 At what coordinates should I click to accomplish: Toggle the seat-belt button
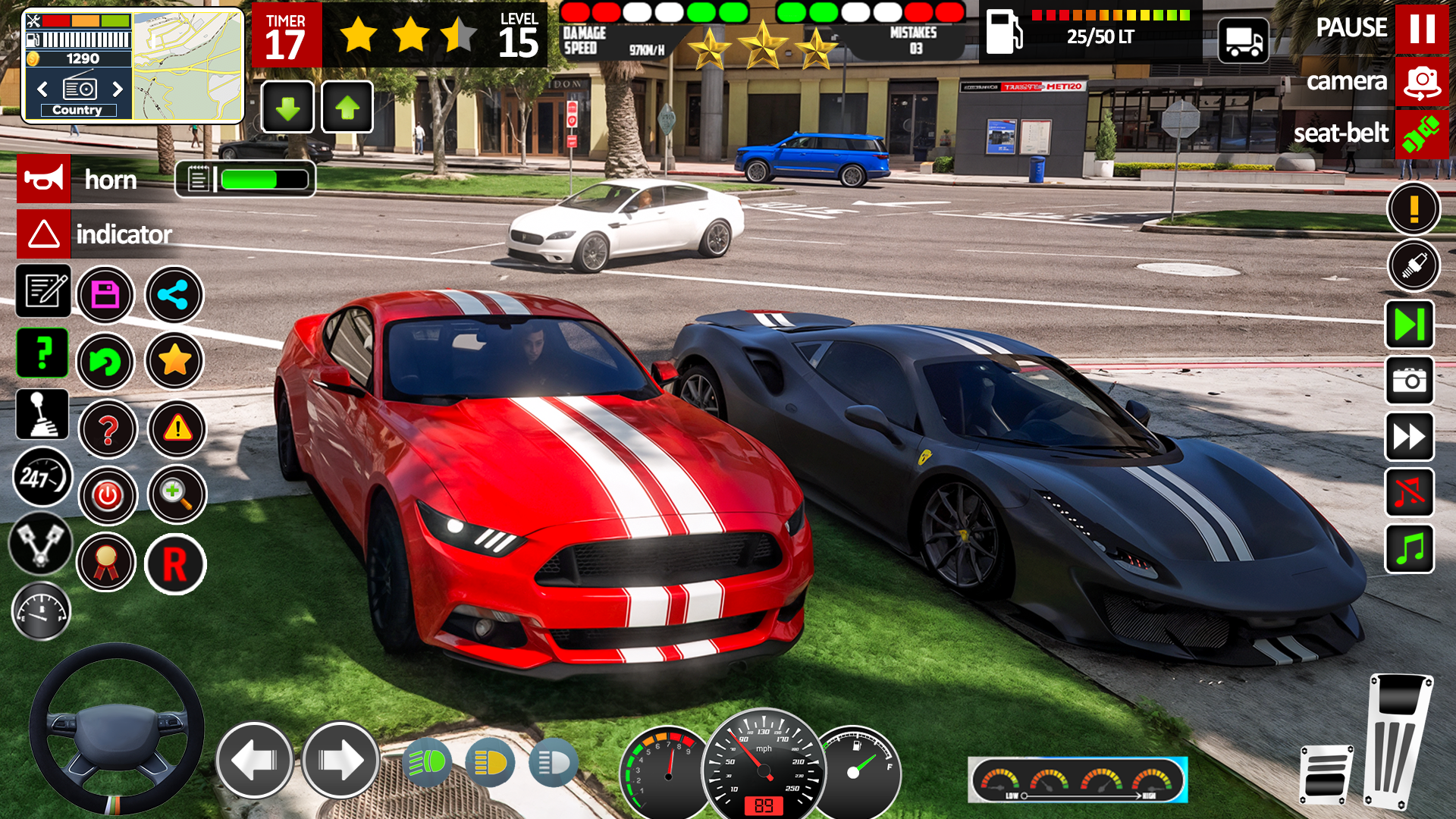coord(1421,135)
